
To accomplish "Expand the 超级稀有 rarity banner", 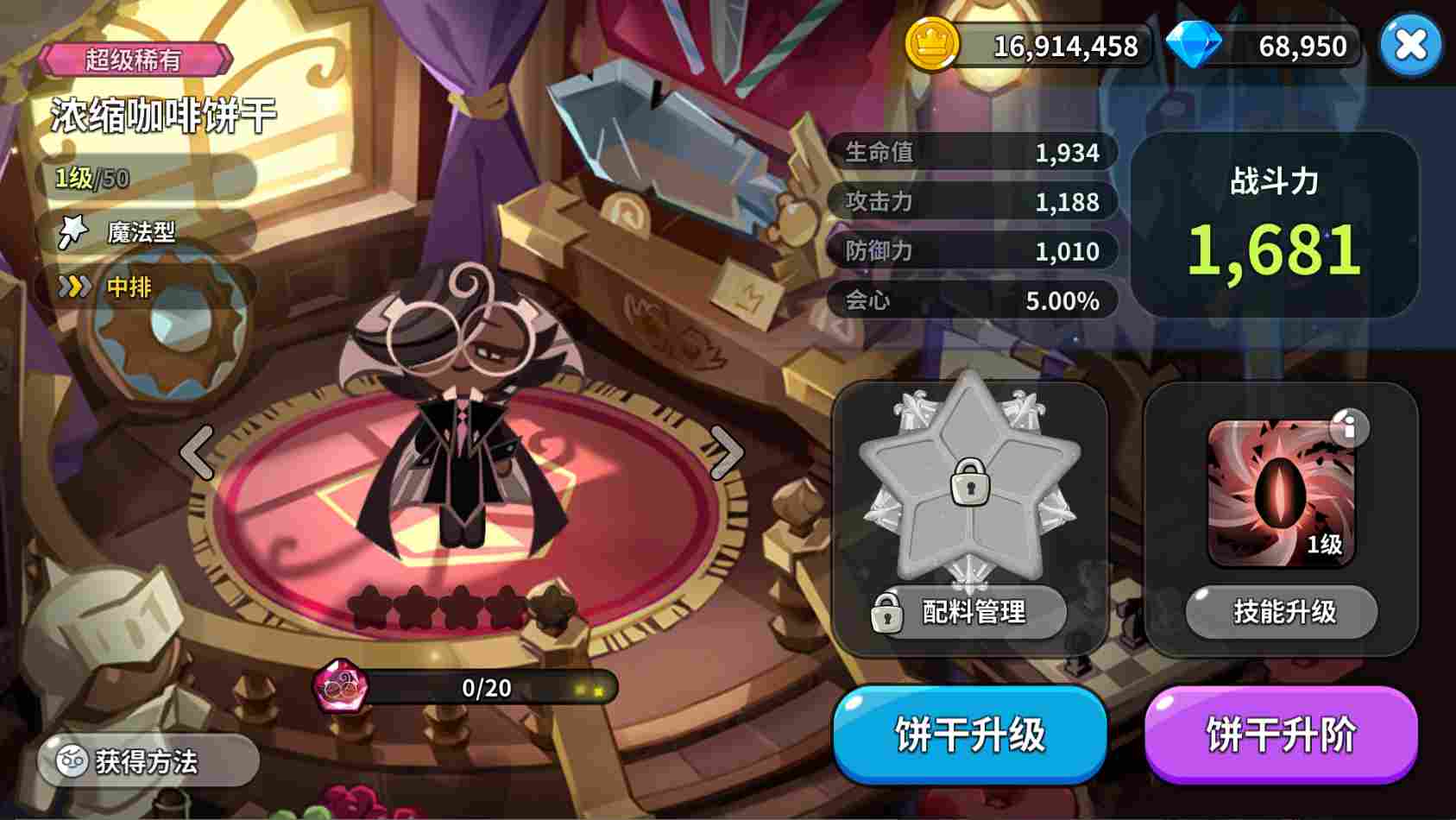I will pos(134,60).
